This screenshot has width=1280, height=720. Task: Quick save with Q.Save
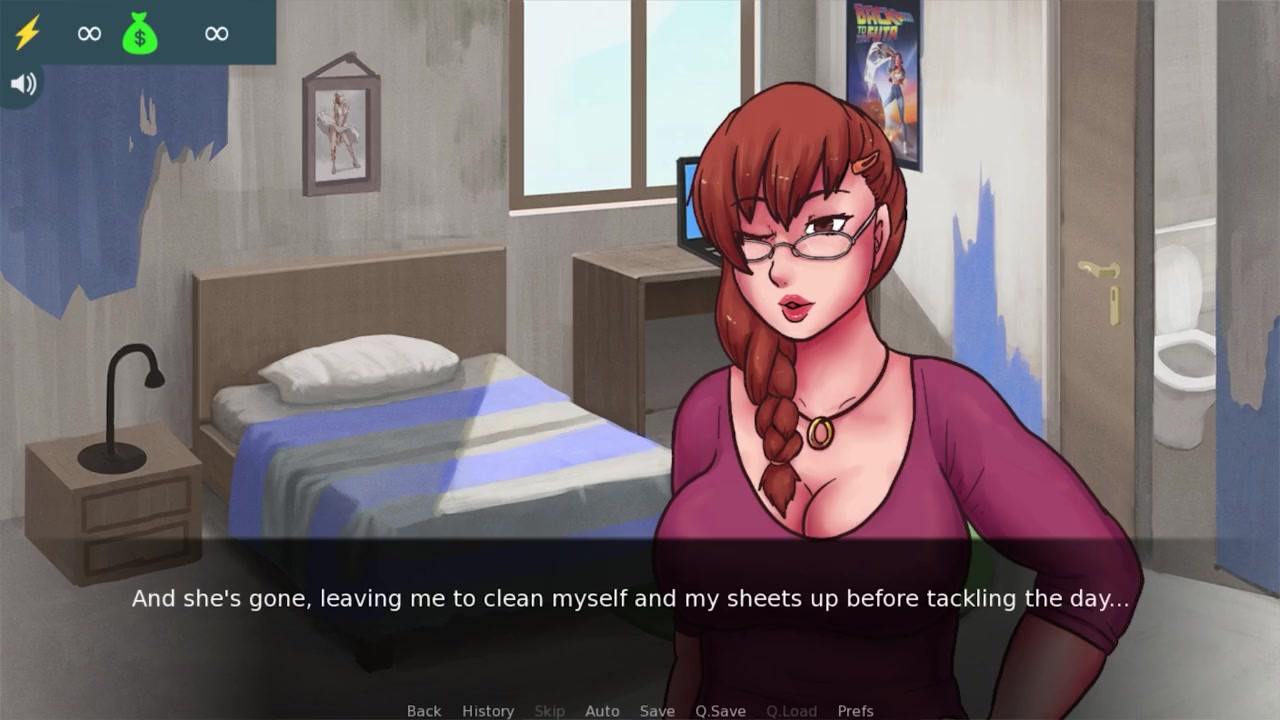[x=720, y=710]
